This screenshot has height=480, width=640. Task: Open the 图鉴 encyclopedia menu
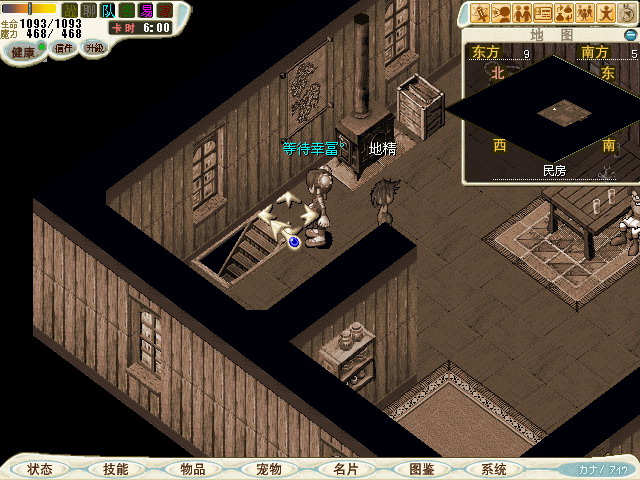click(420, 468)
